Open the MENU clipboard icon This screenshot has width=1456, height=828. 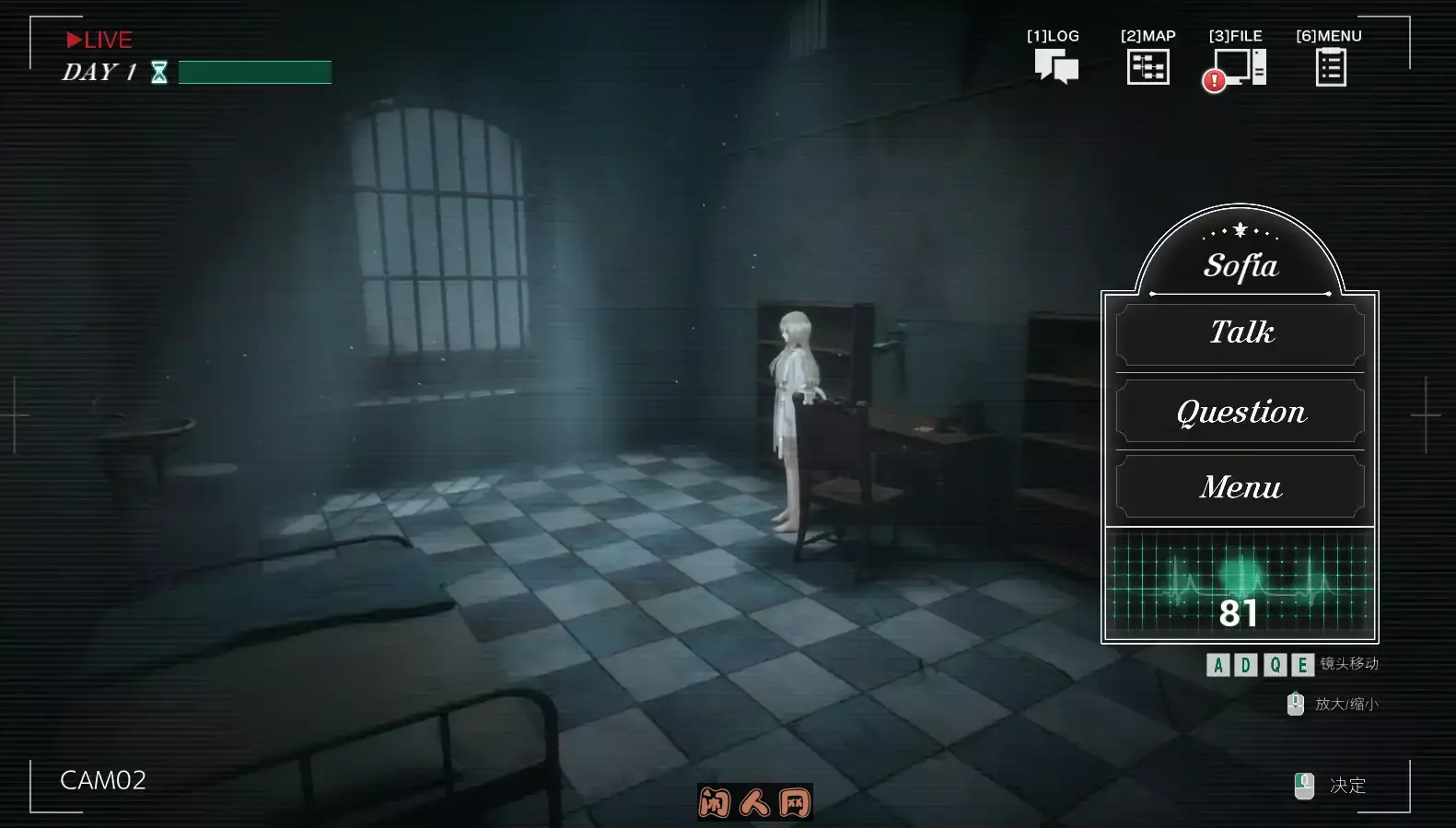(x=1328, y=64)
